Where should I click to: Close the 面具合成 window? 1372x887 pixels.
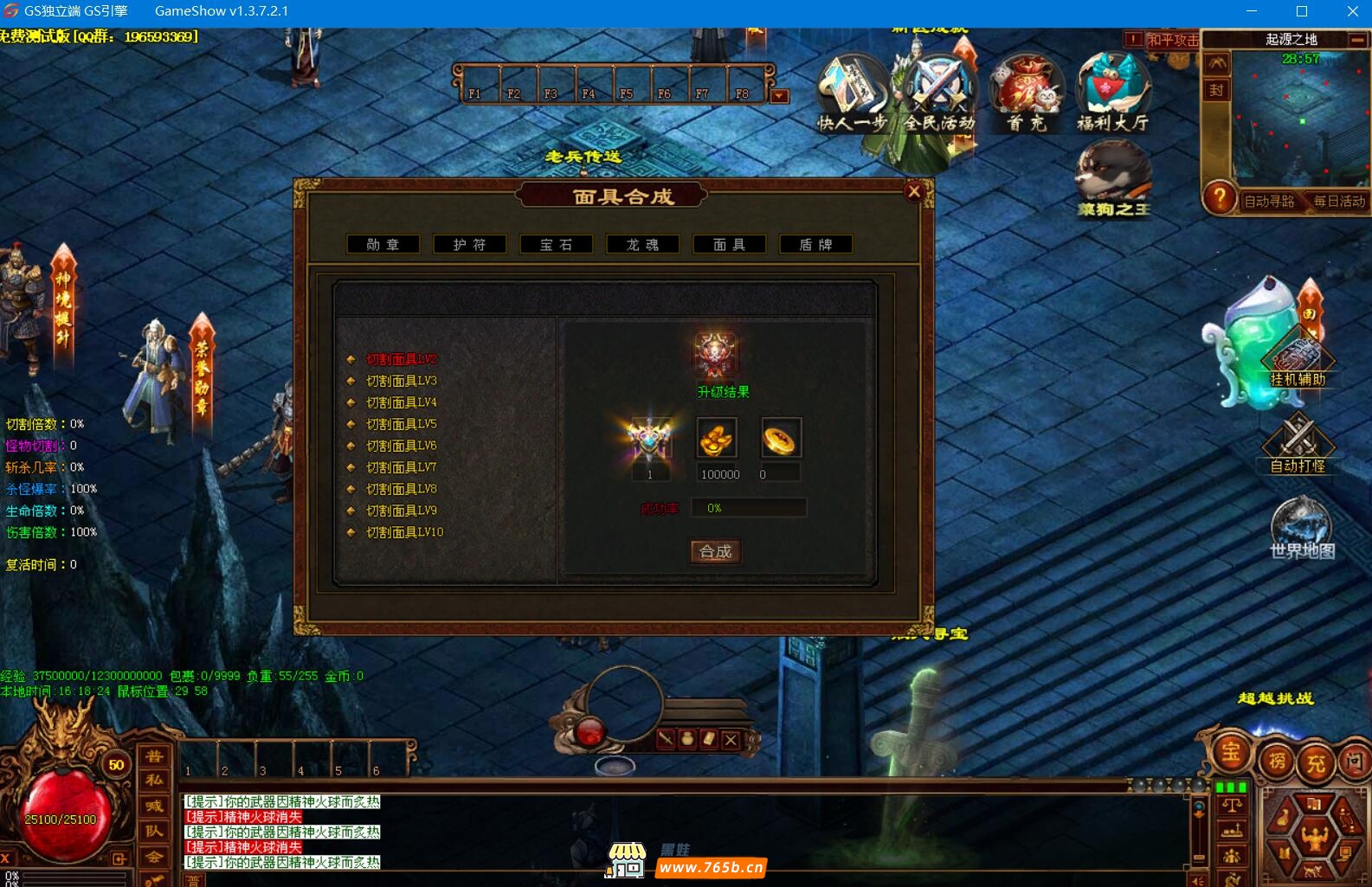[913, 192]
